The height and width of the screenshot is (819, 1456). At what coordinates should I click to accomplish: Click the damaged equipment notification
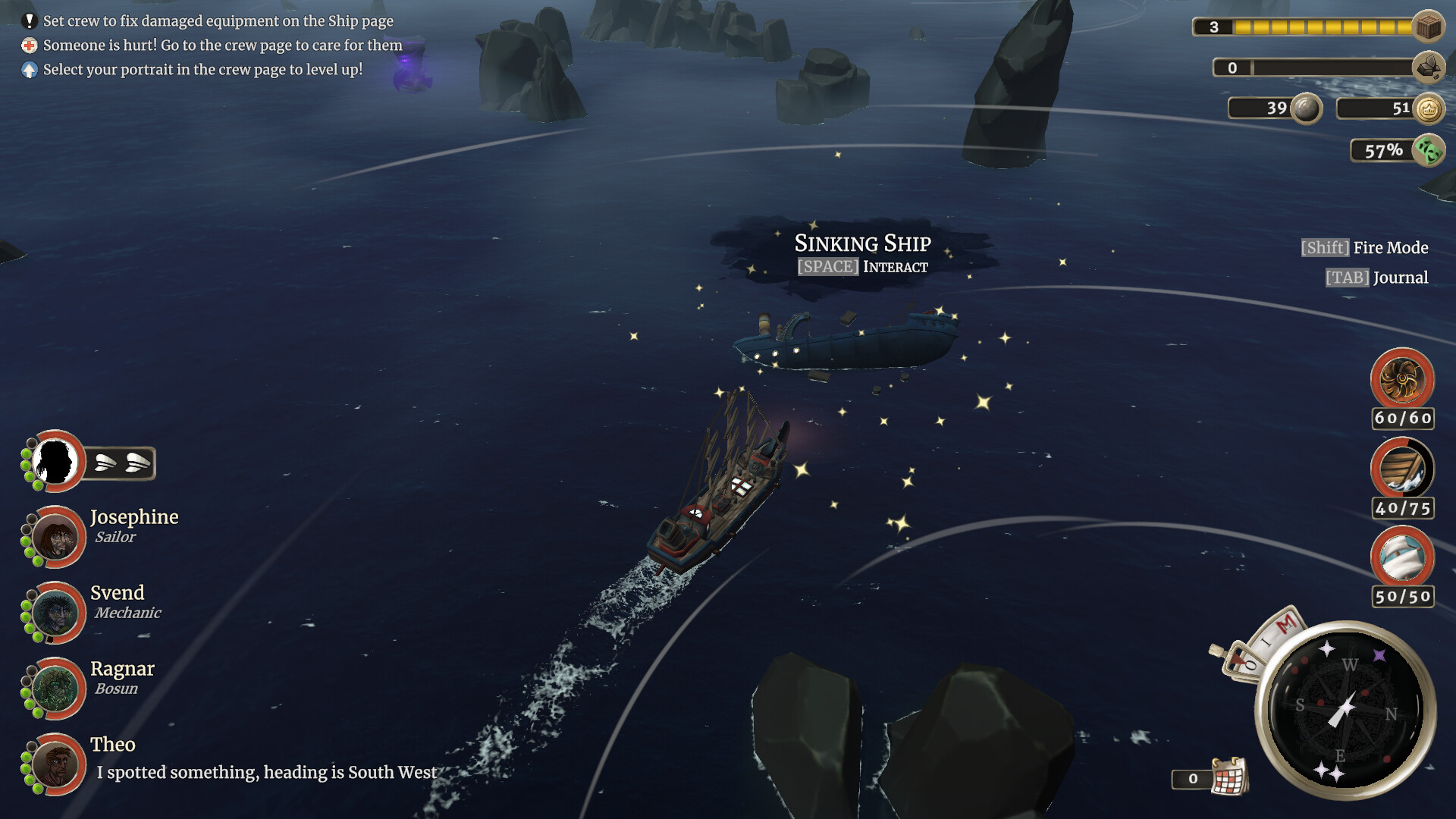(x=218, y=21)
